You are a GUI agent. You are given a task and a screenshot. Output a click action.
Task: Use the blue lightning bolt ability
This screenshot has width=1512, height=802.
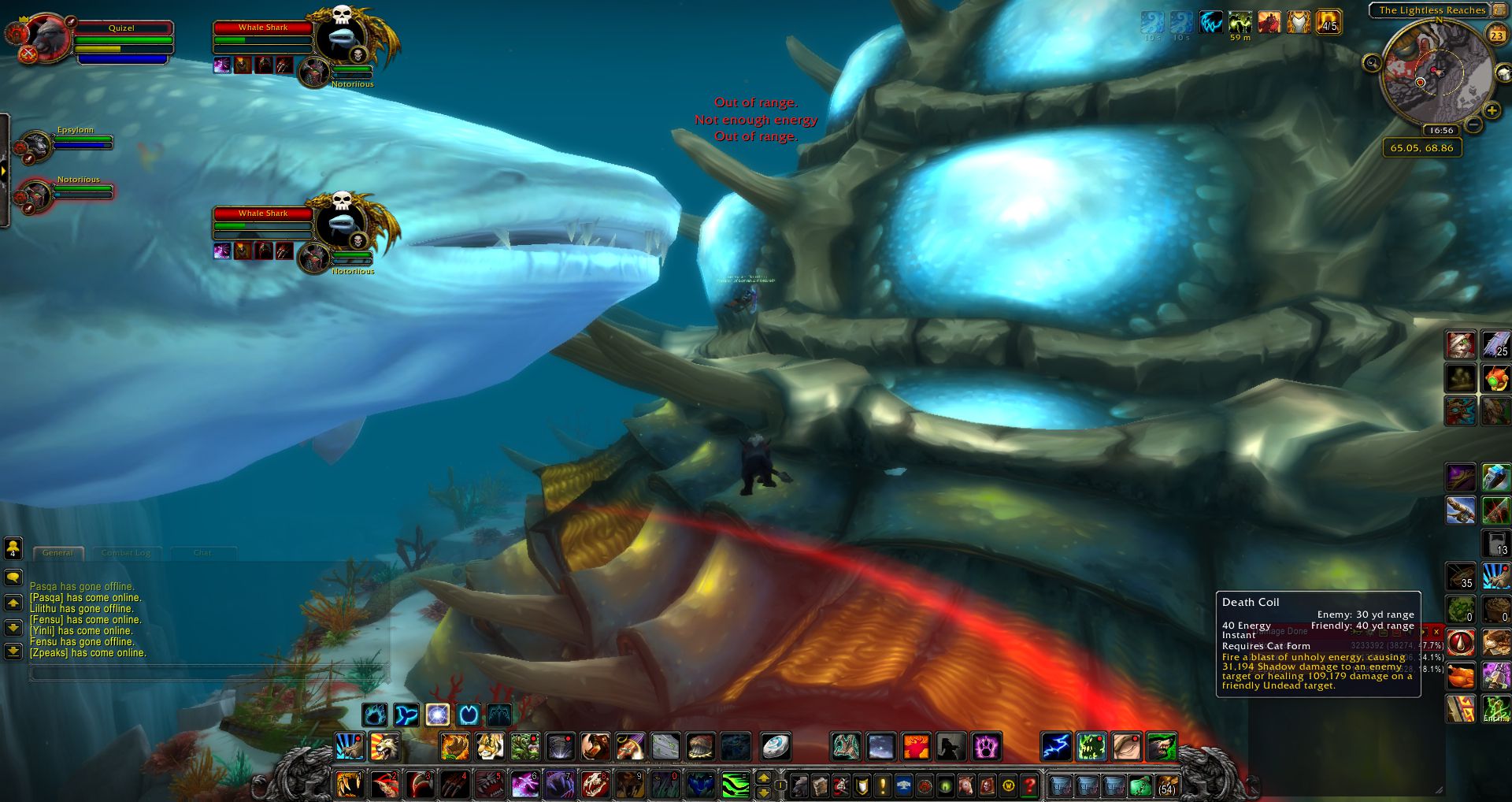click(x=1055, y=746)
